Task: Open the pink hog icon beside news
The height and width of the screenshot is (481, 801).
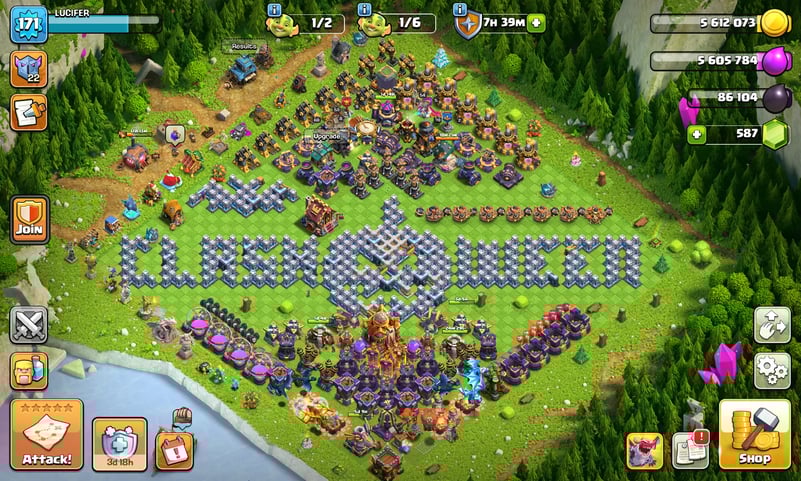Action: pos(645,451)
